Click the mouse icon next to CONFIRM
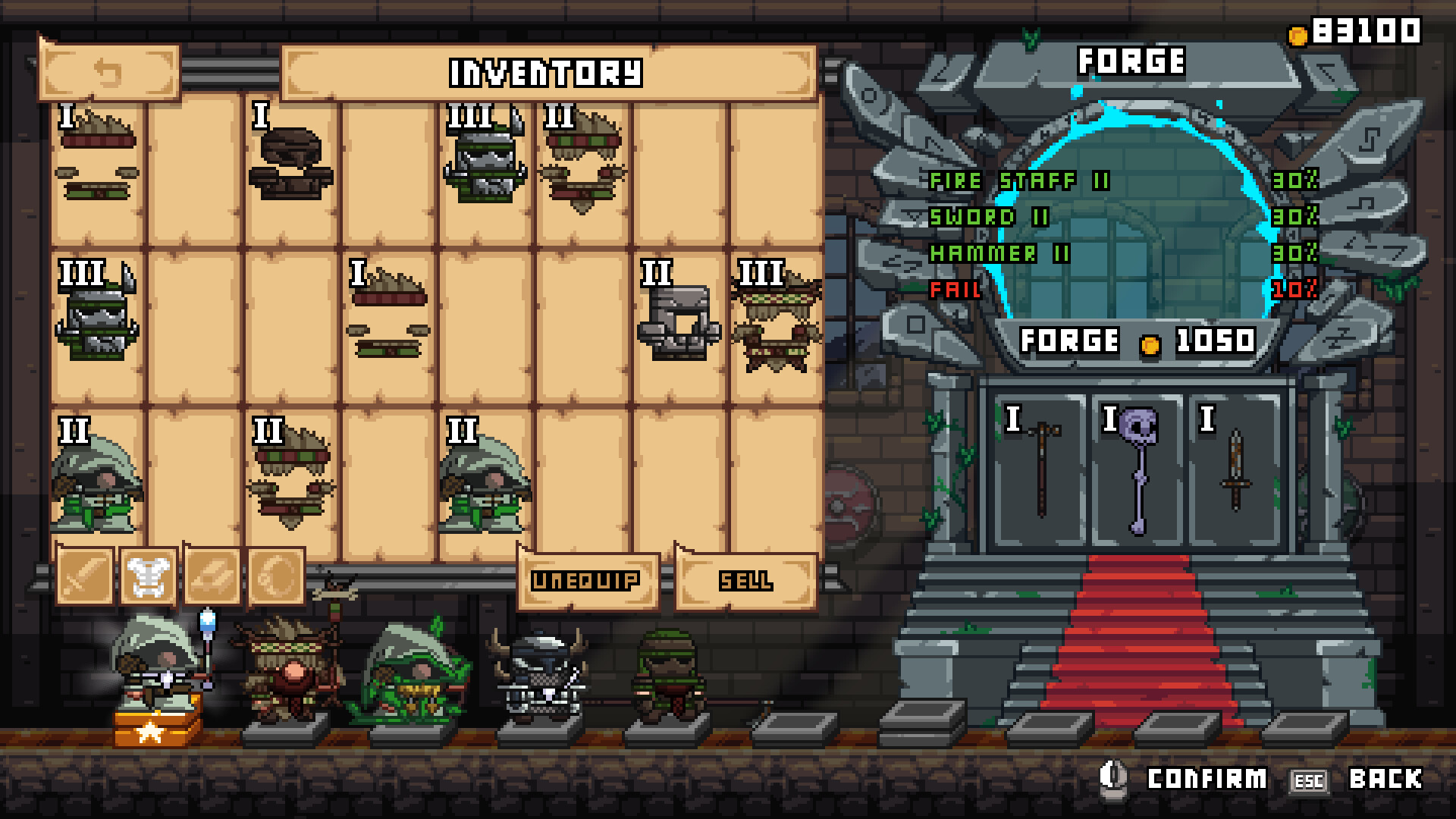The width and height of the screenshot is (1456, 819). (1115, 777)
